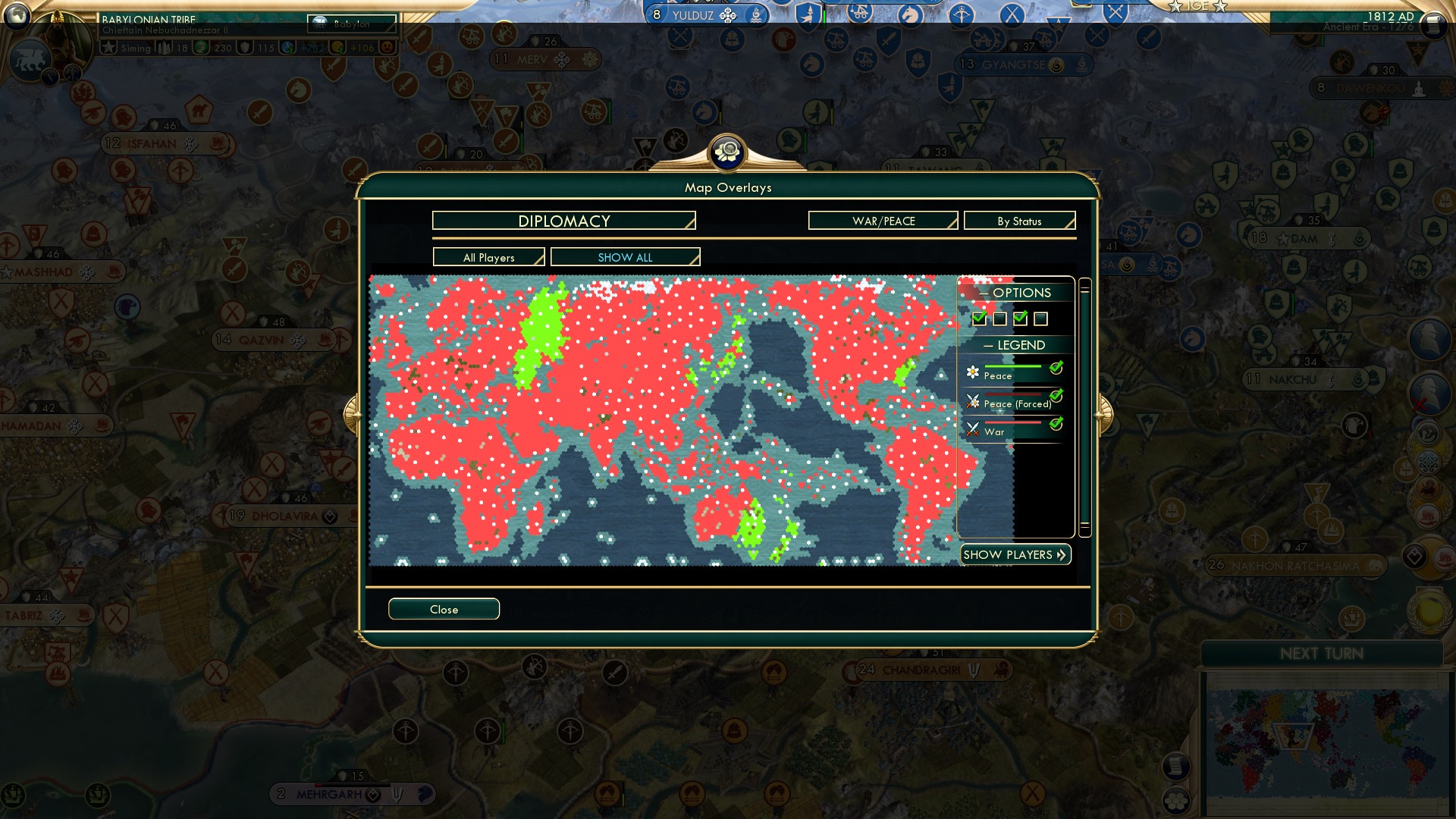This screenshot has height=819, width=1456.
Task: Open the Map Overlays magnifier icon above dialog
Action: pyautogui.click(x=728, y=152)
